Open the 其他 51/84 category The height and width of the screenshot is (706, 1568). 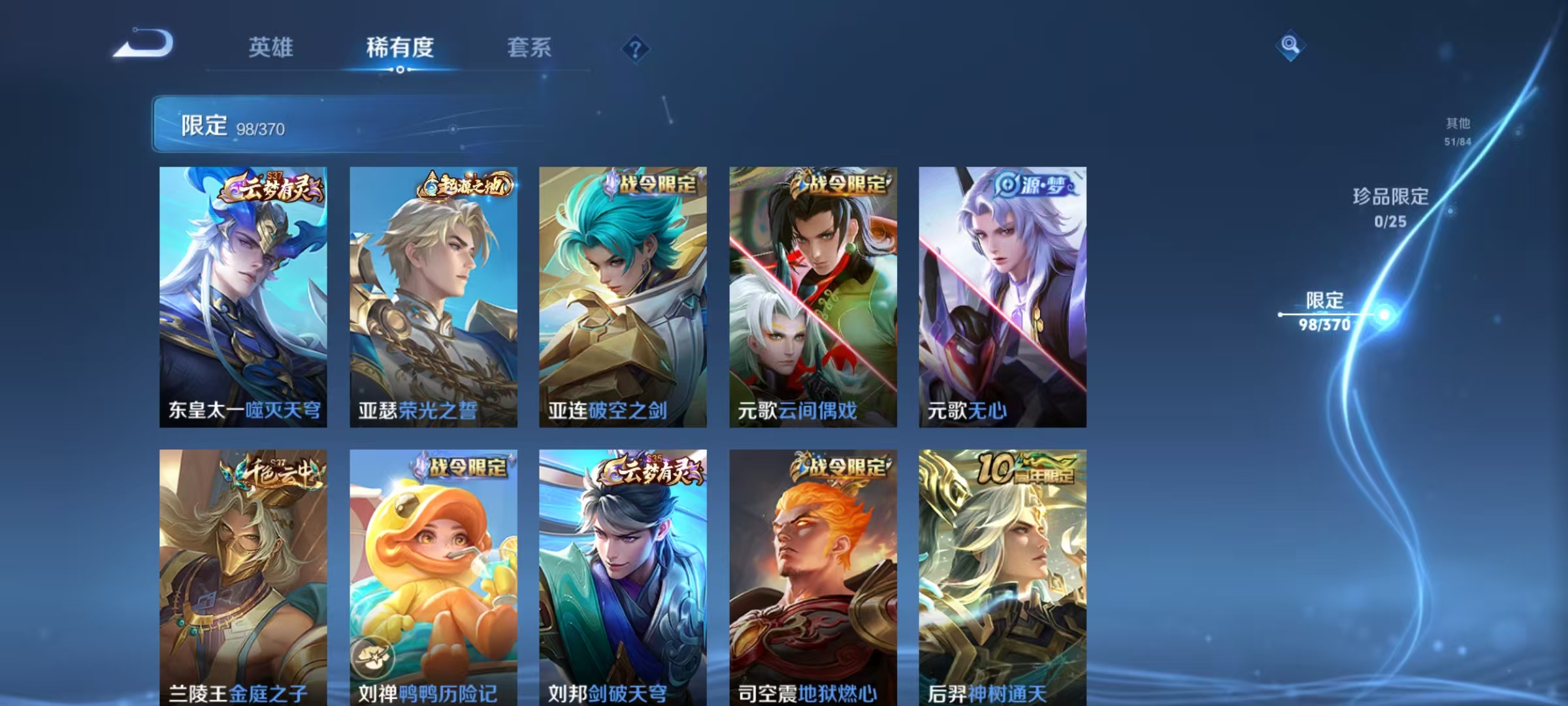[1459, 129]
